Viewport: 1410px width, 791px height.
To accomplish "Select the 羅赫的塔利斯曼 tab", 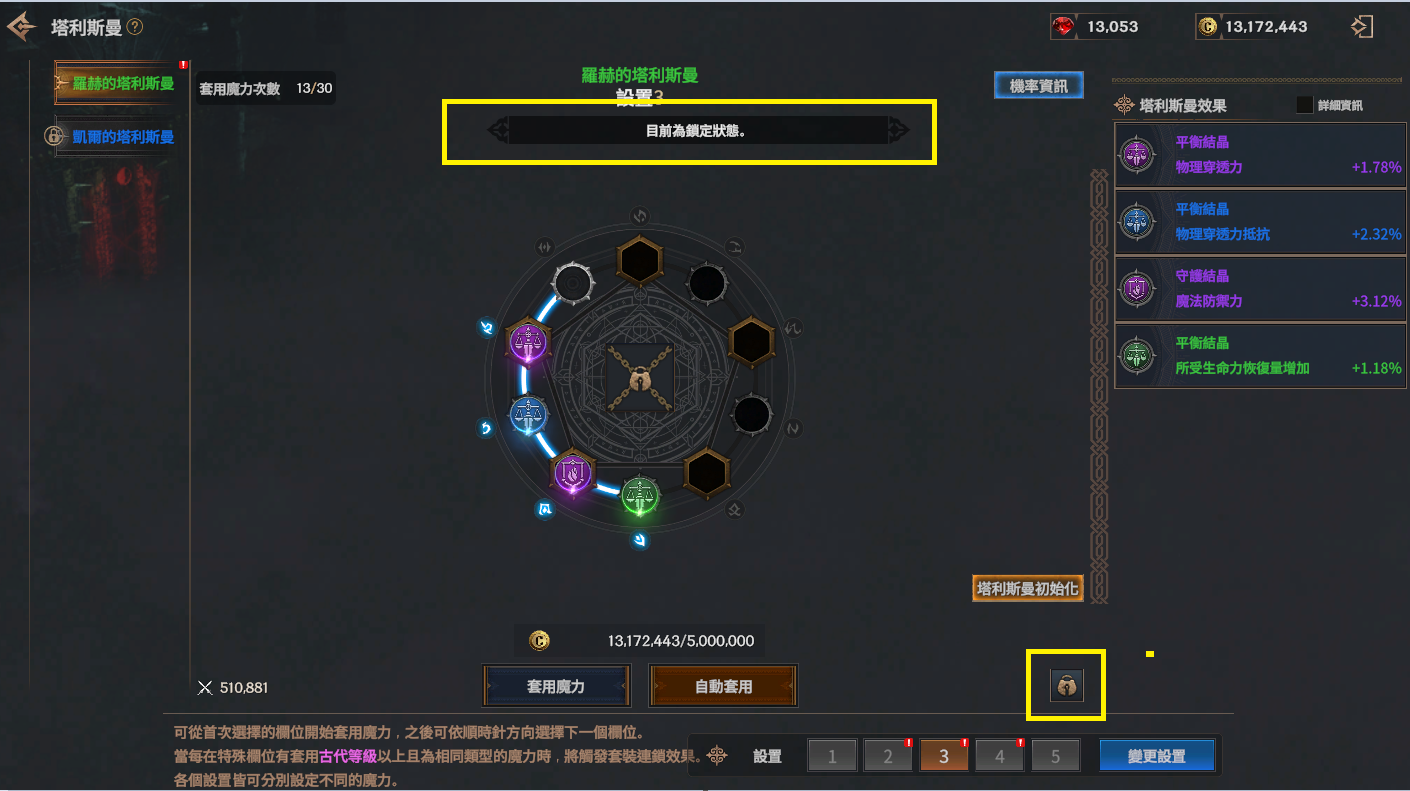I will pos(116,83).
